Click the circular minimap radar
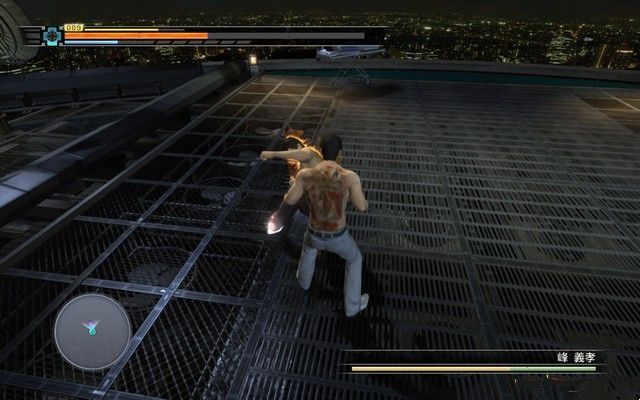 [x=91, y=328]
